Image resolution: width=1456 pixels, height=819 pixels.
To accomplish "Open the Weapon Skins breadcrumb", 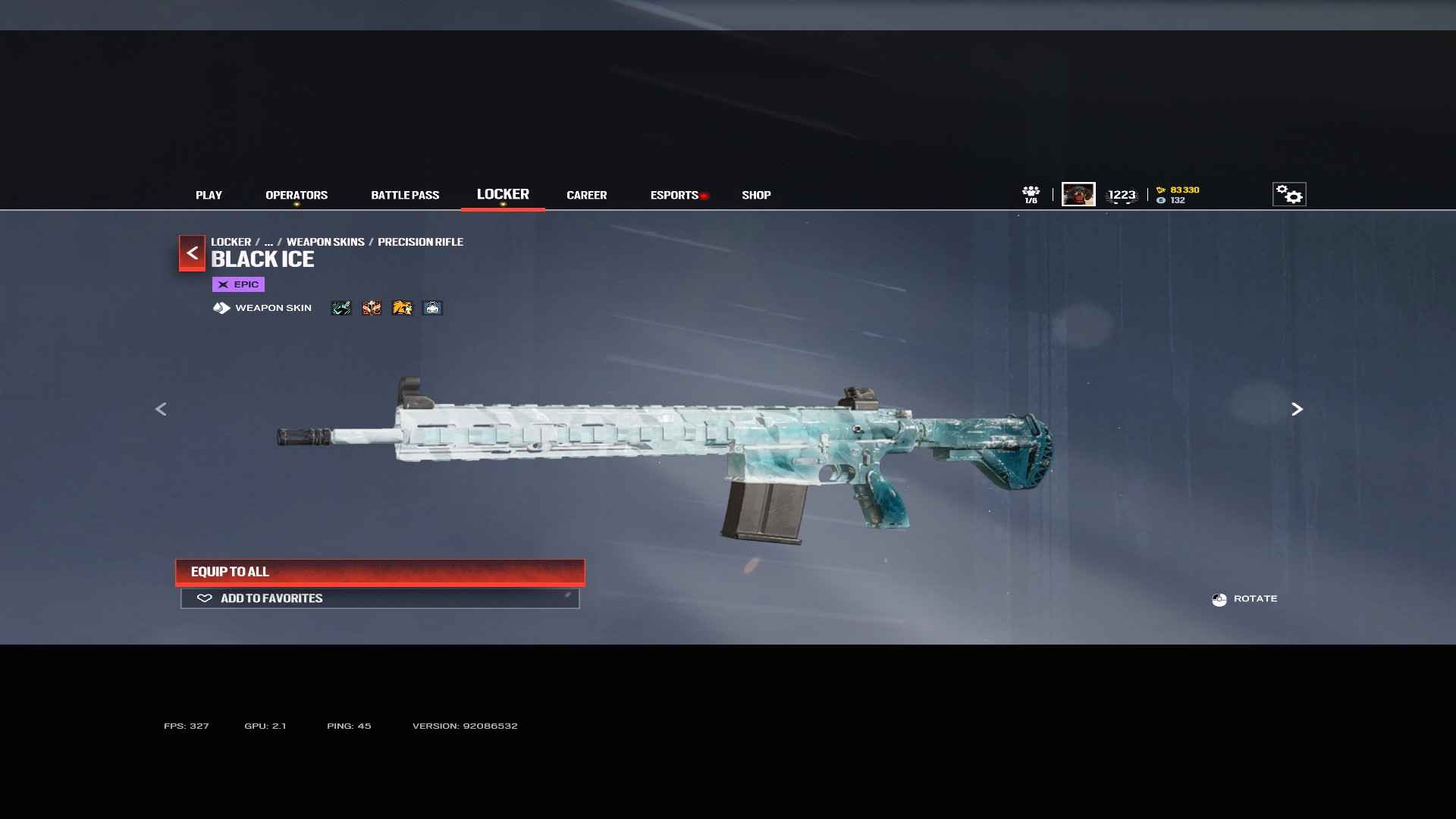I will [325, 242].
